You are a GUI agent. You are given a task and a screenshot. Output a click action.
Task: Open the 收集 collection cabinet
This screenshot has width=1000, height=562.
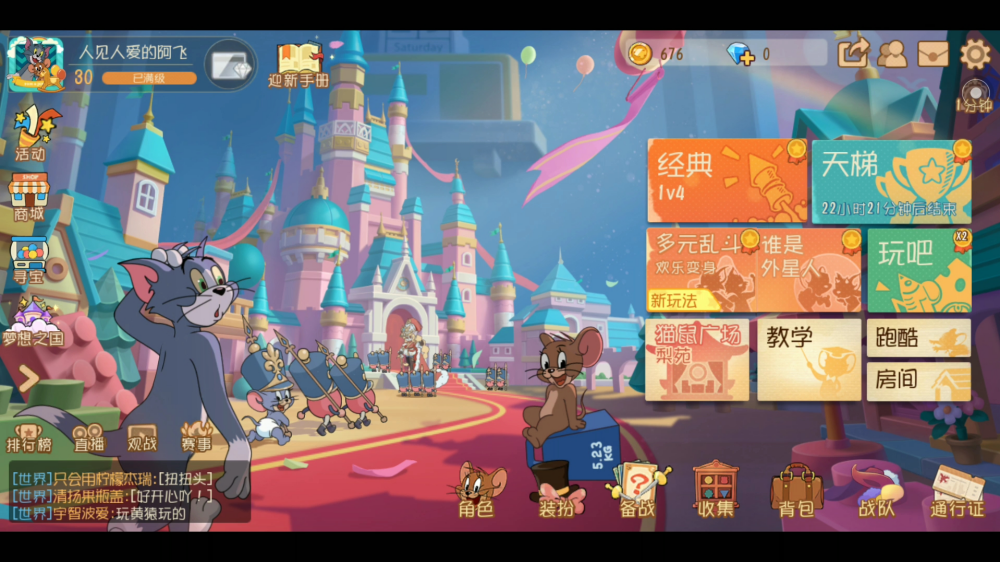[x=716, y=490]
